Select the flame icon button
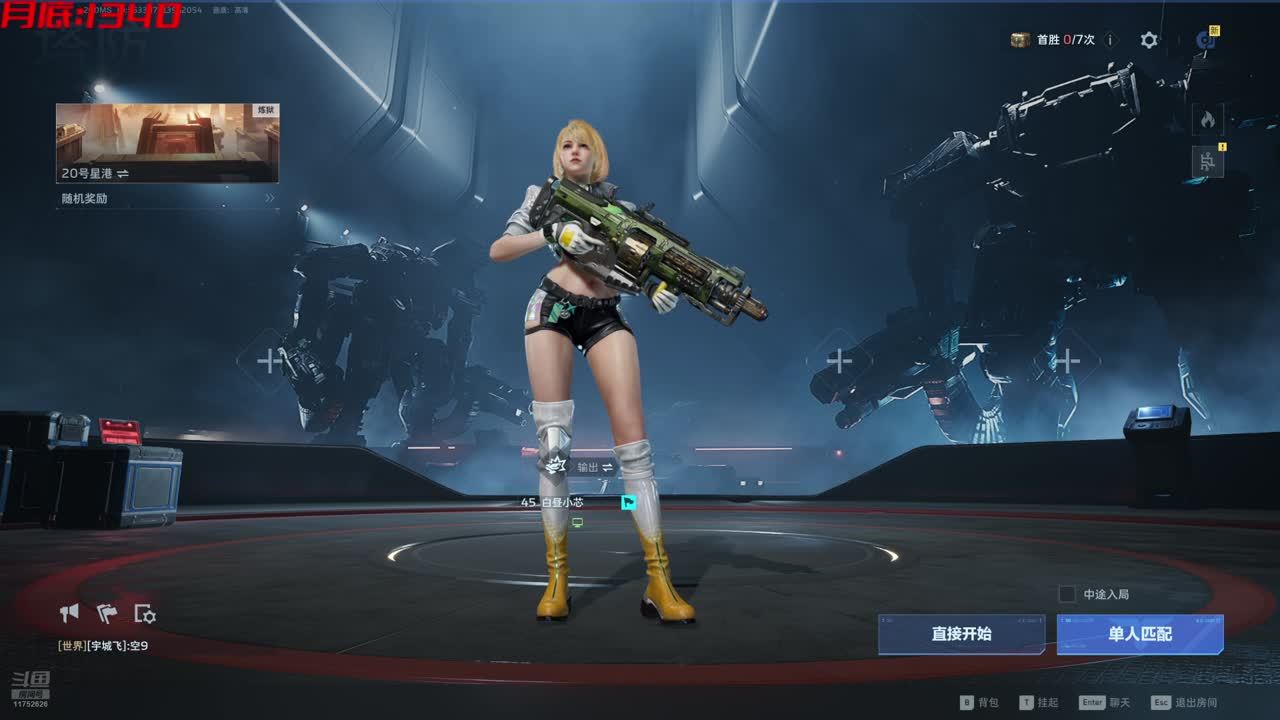The height and width of the screenshot is (720, 1280). point(1207,120)
